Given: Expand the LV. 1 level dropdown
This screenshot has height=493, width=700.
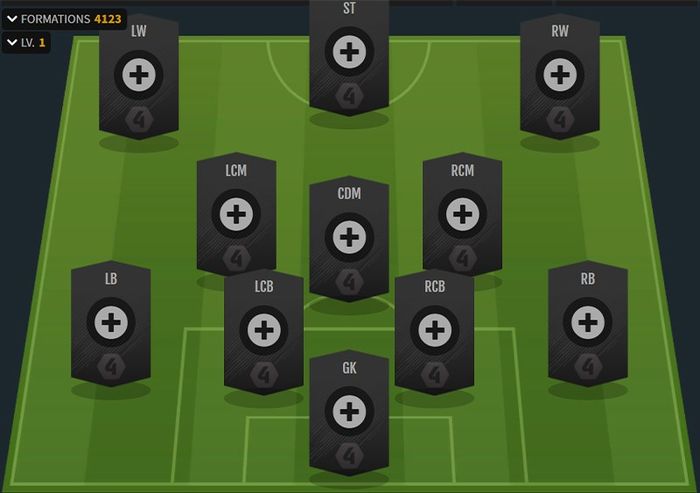Looking at the screenshot, I should click(x=26, y=43).
